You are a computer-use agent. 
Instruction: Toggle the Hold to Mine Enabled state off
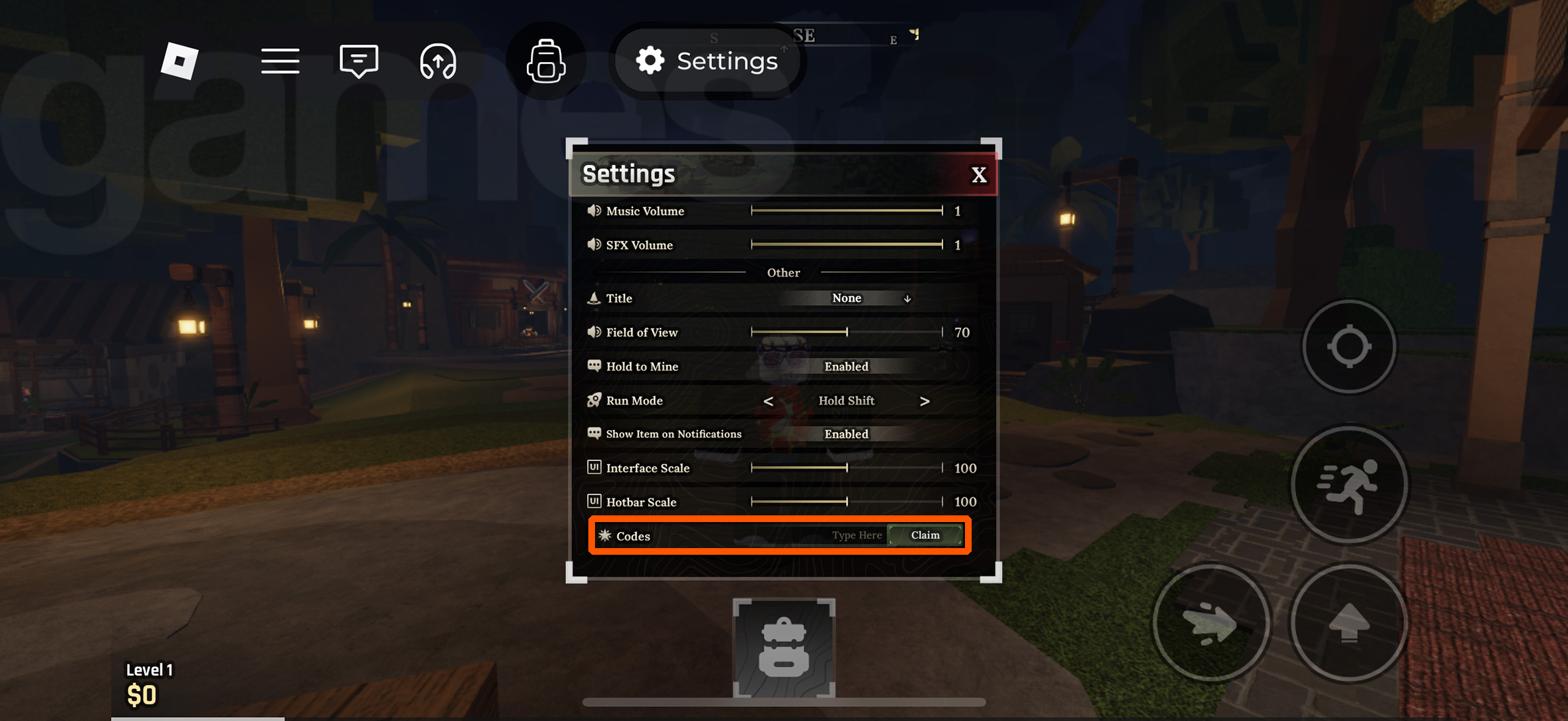(846, 367)
